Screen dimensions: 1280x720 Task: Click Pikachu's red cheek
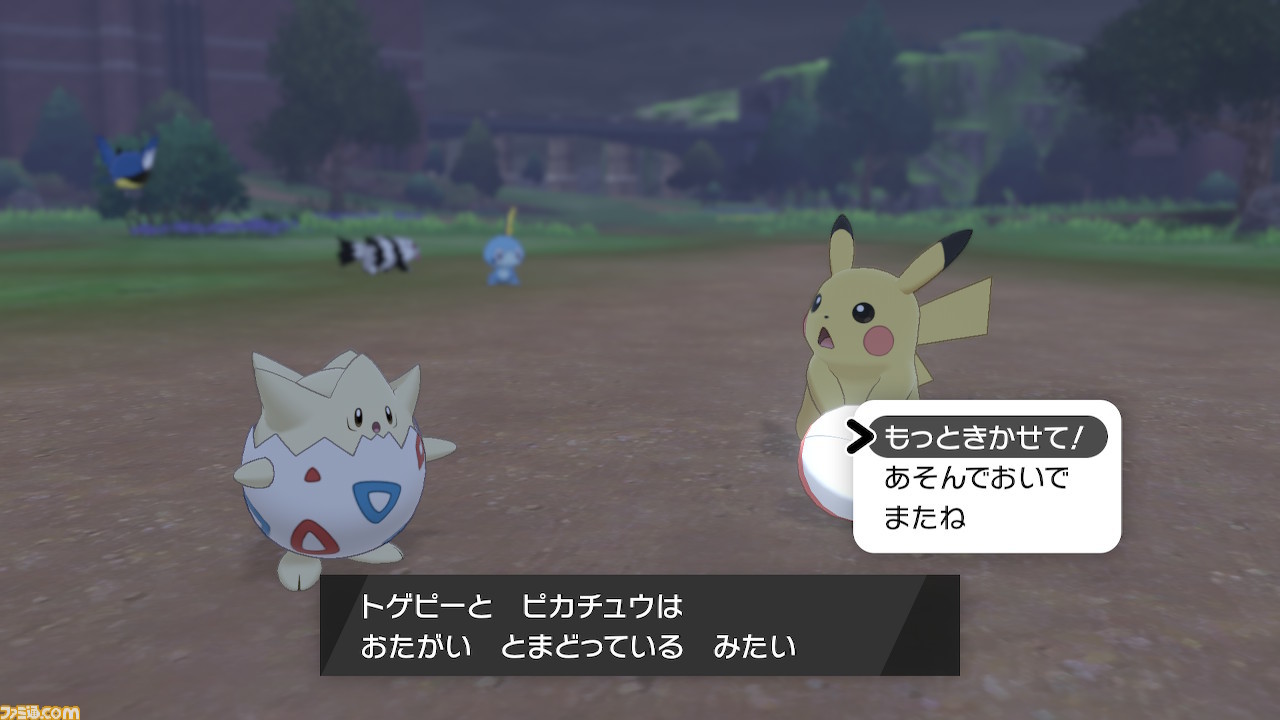click(x=876, y=341)
